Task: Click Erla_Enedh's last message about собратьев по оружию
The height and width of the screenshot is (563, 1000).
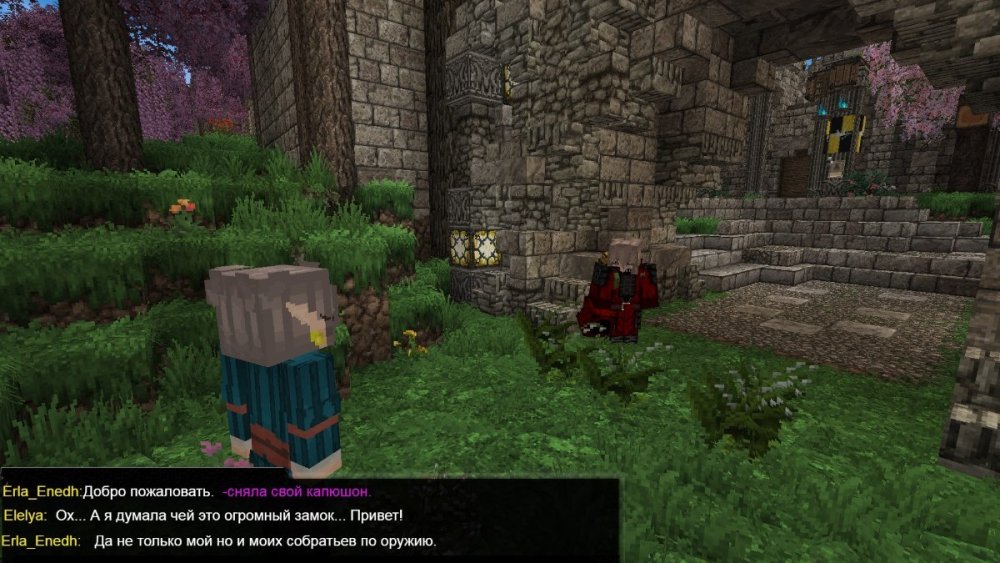Action: point(264,541)
